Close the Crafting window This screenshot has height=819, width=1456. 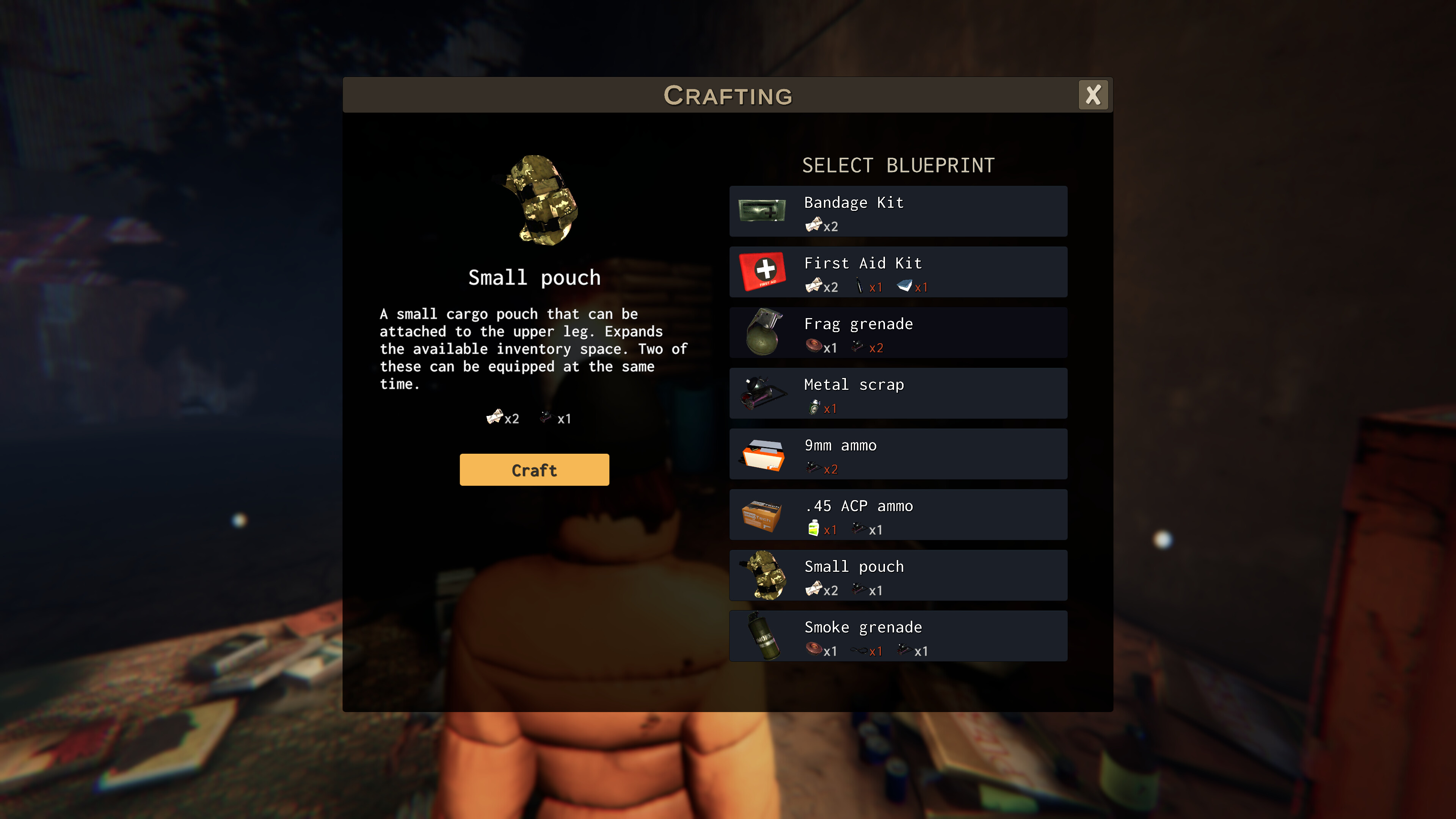tap(1093, 95)
